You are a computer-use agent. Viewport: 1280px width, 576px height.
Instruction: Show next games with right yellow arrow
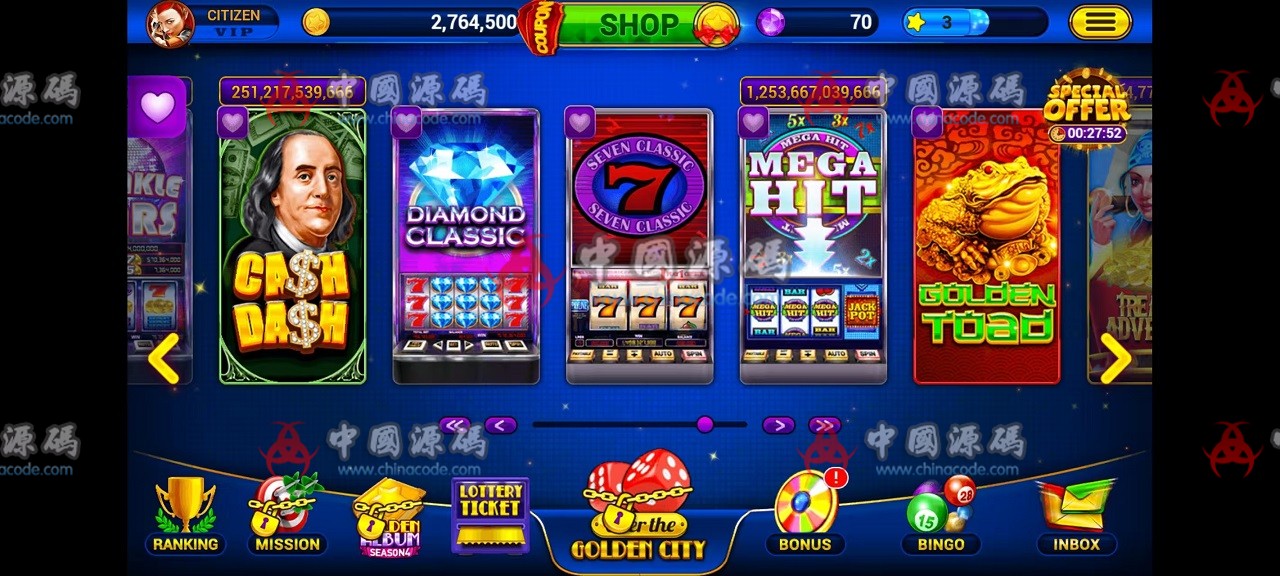tap(1115, 358)
